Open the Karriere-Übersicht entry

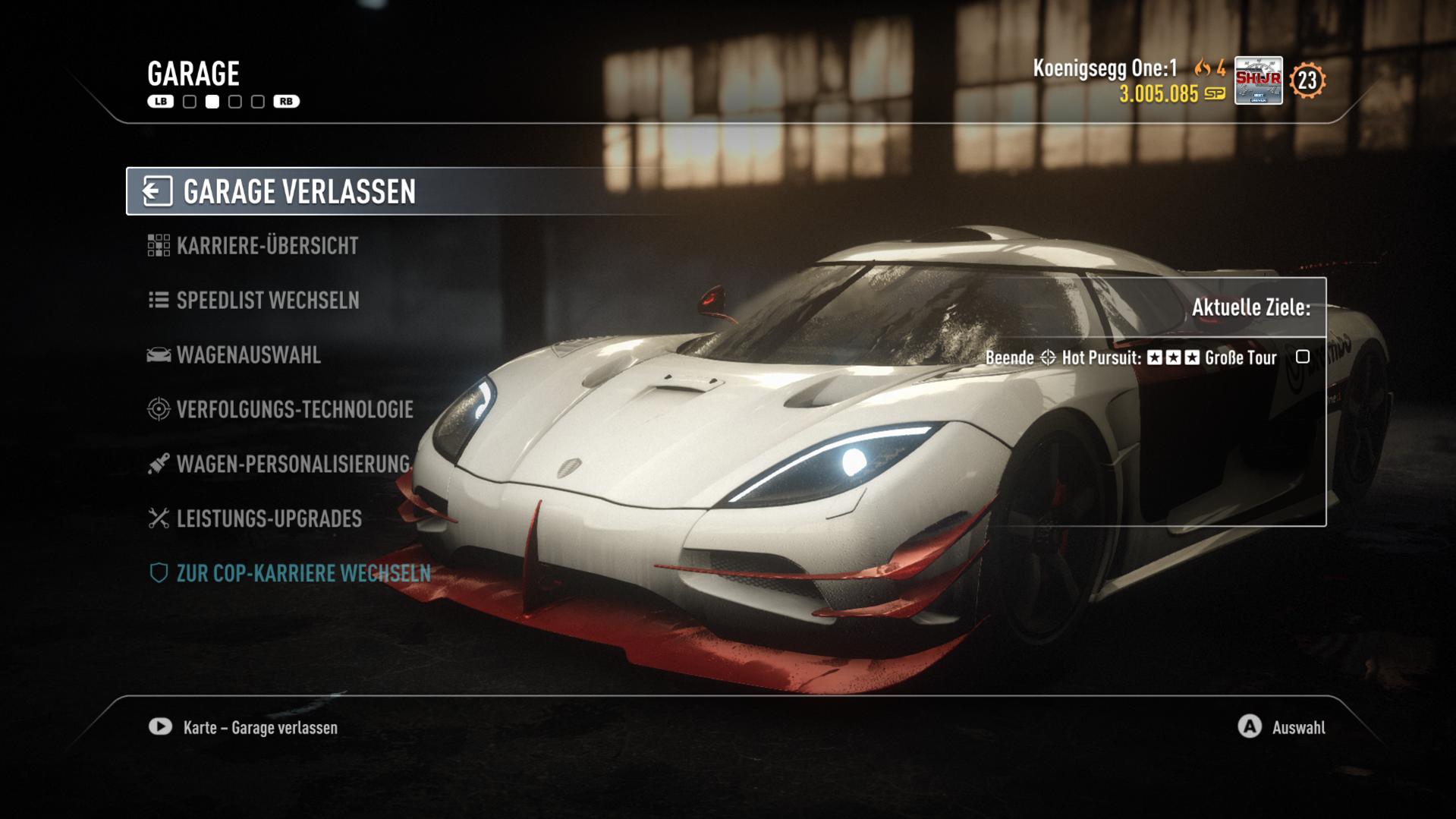coord(266,246)
